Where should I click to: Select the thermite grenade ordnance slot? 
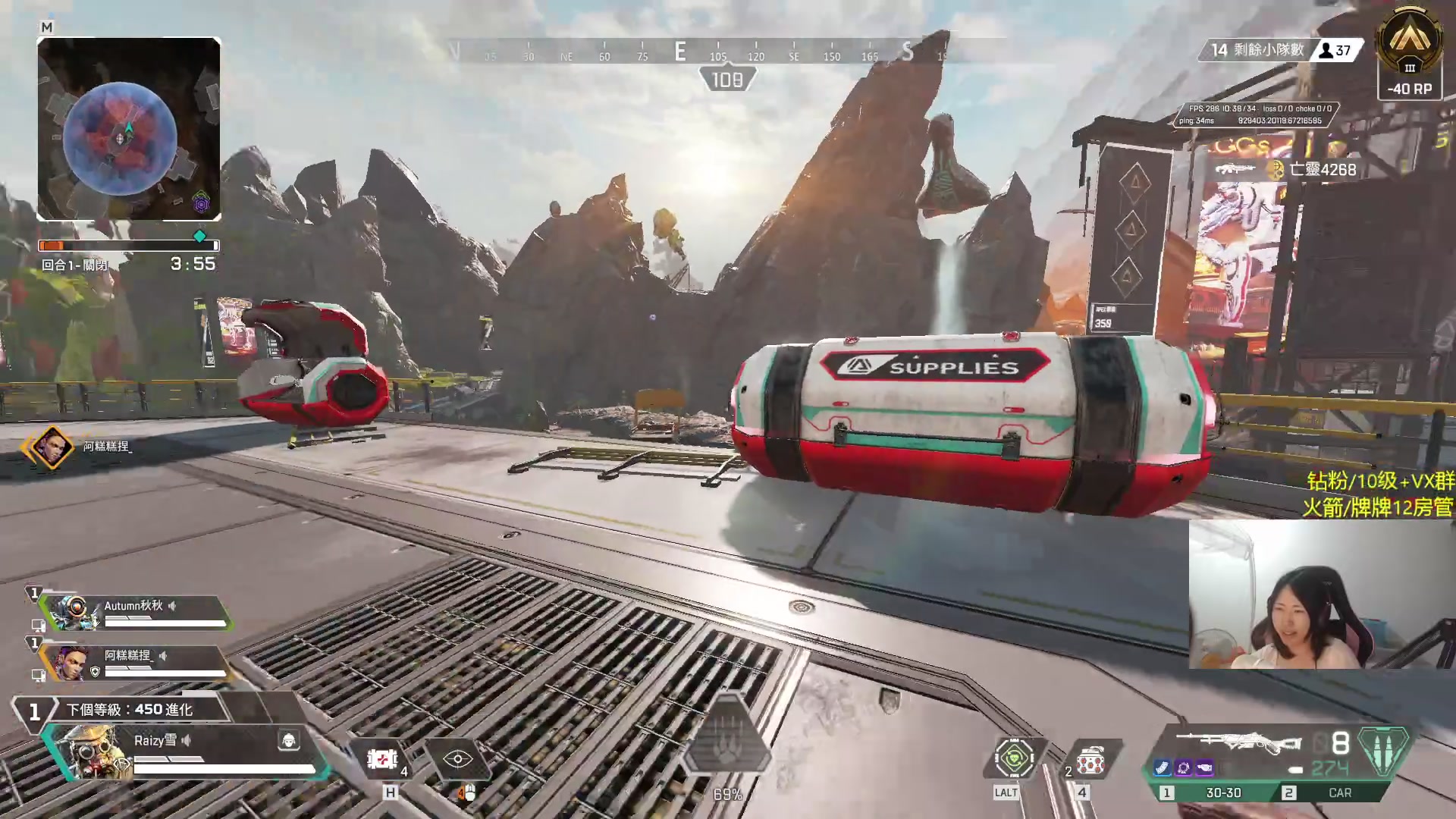coord(1090,761)
